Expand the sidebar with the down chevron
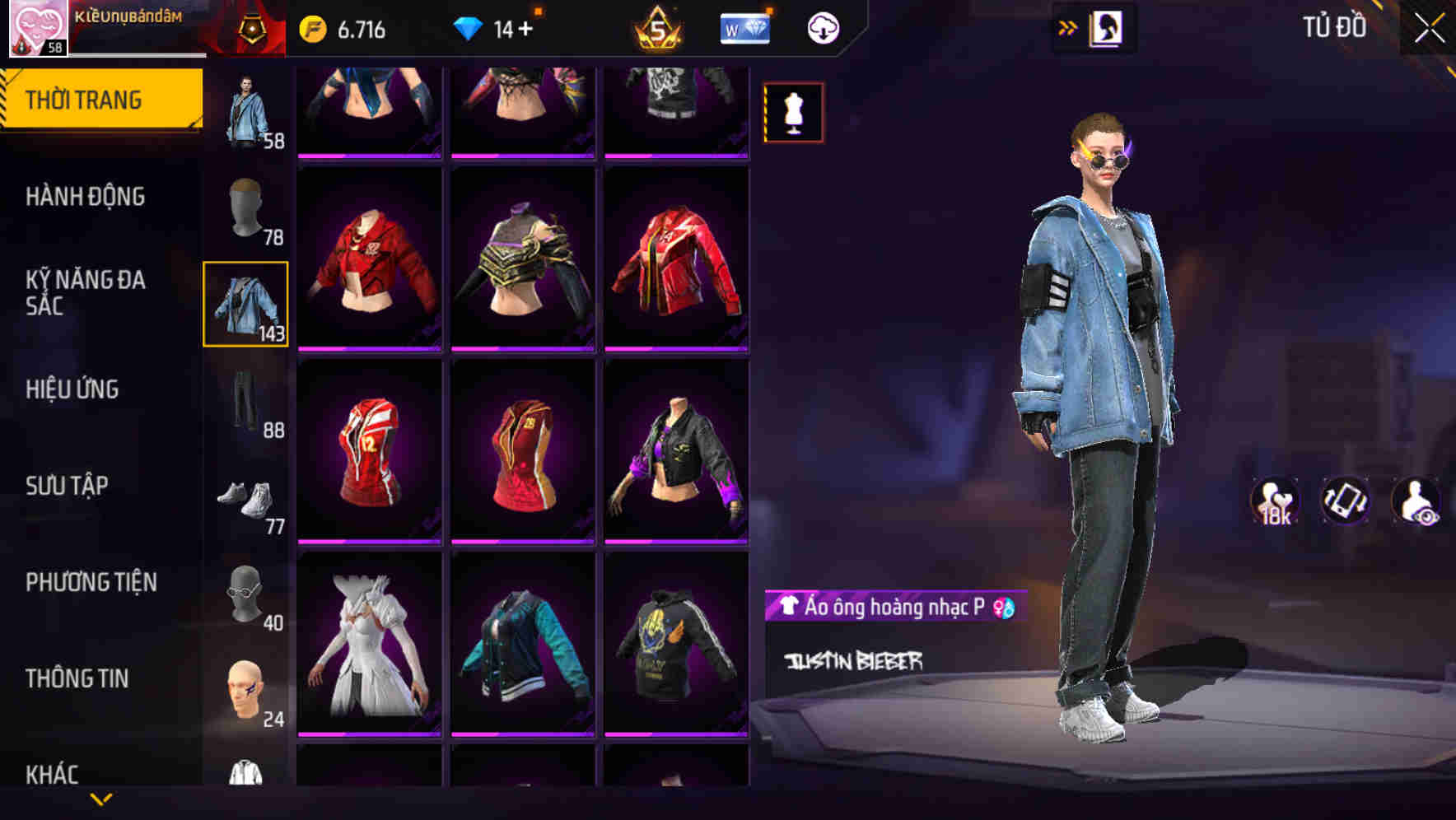Viewport: 1456px width, 820px height. pos(99,799)
